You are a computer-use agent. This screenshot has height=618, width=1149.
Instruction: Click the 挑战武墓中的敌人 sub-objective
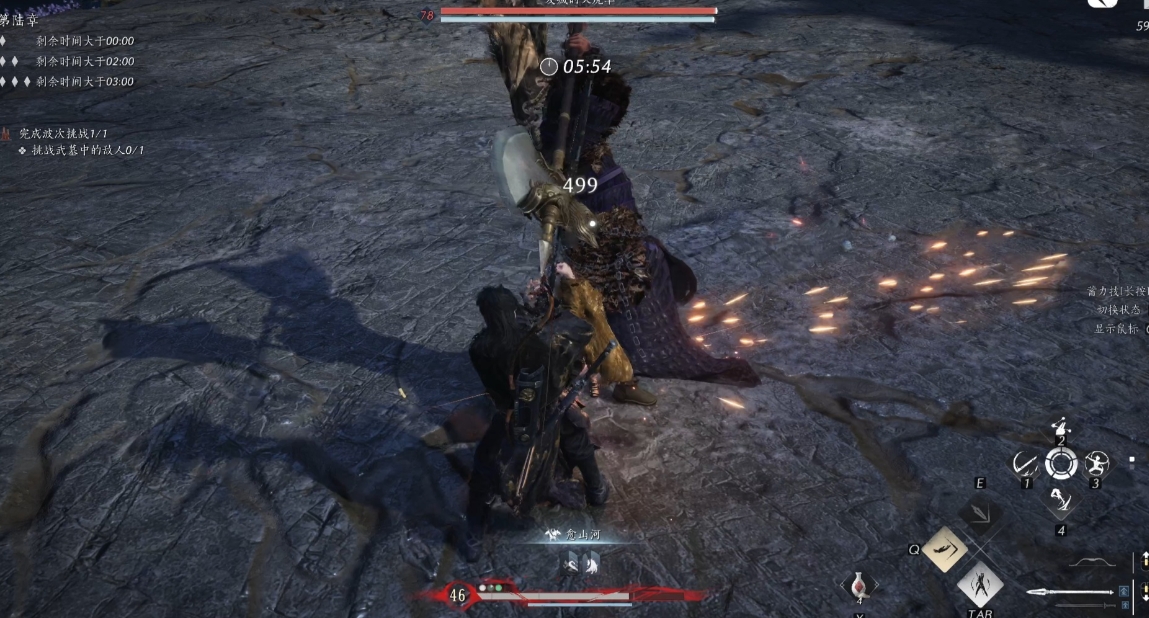coord(87,150)
